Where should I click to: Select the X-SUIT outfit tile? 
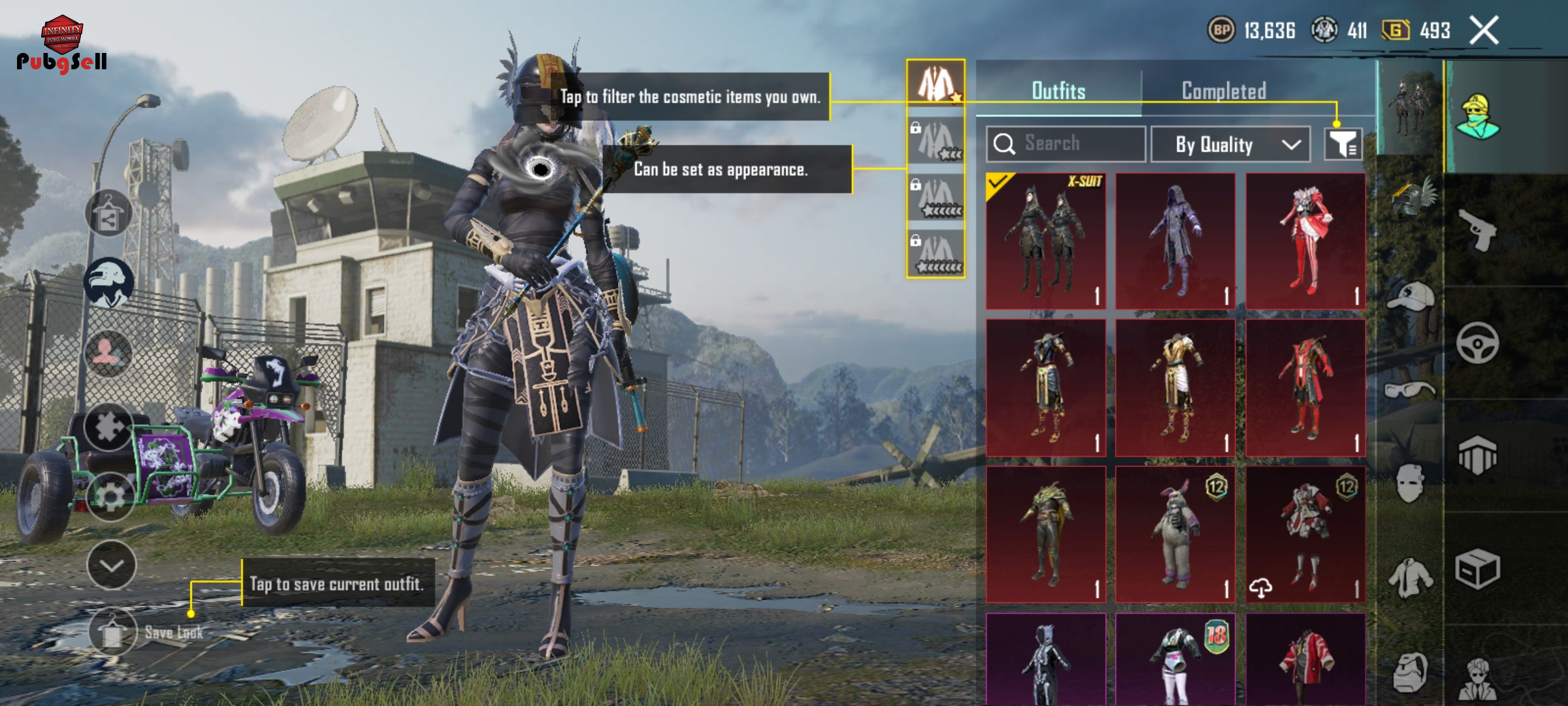tap(1045, 241)
